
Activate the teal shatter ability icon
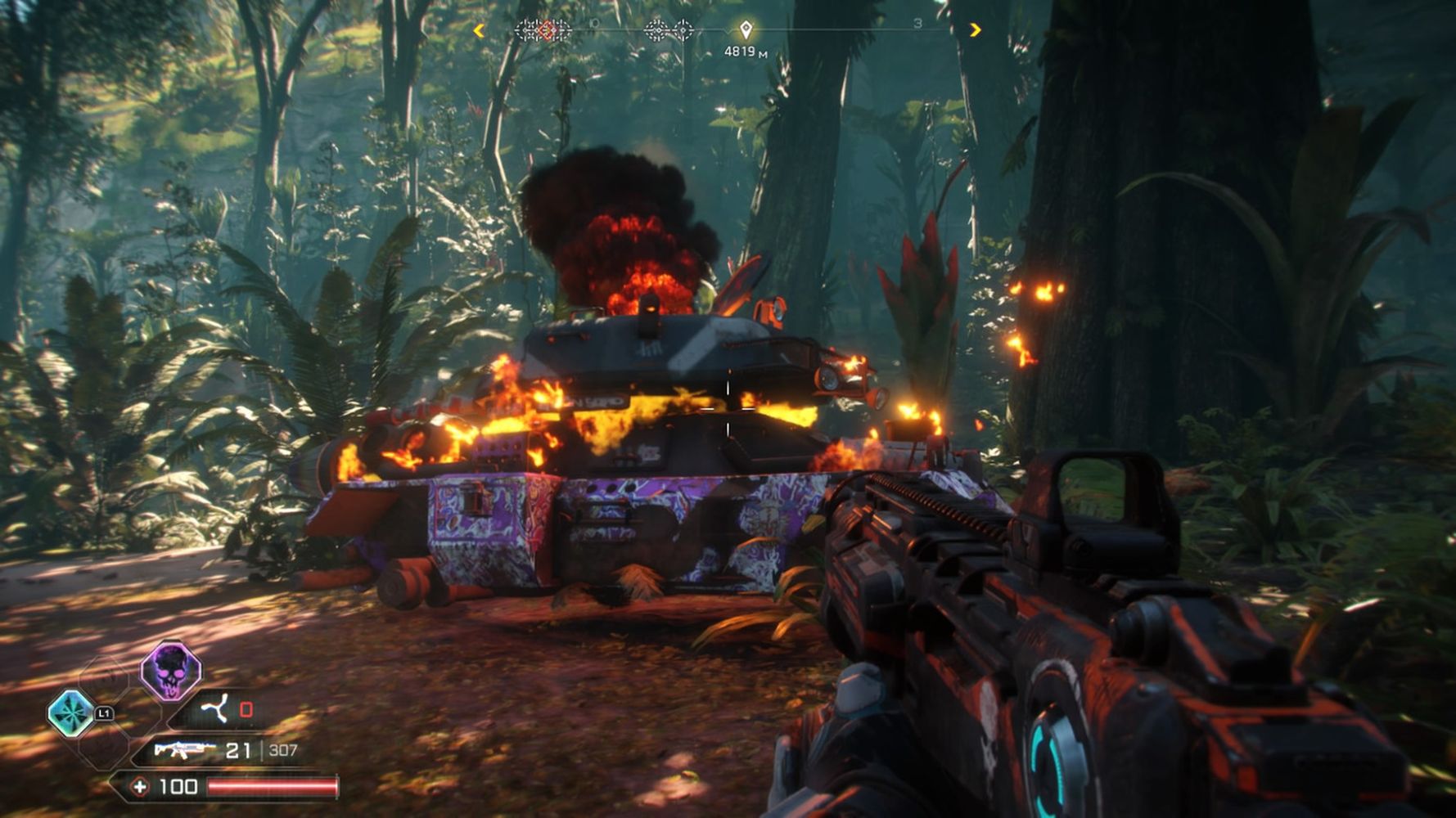[x=71, y=712]
